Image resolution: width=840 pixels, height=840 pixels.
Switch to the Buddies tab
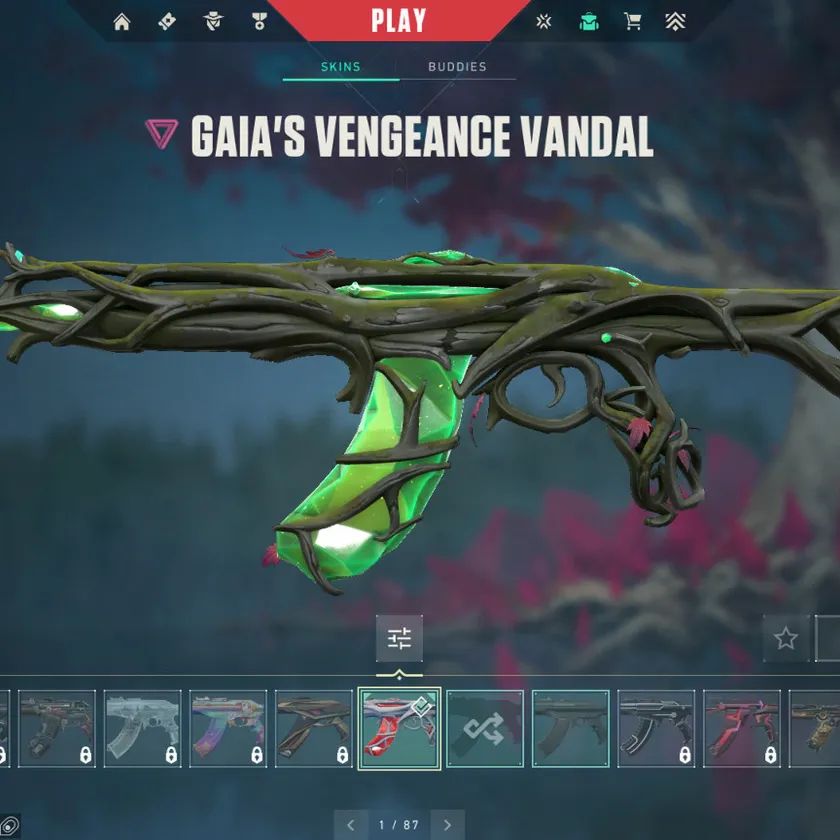457,67
